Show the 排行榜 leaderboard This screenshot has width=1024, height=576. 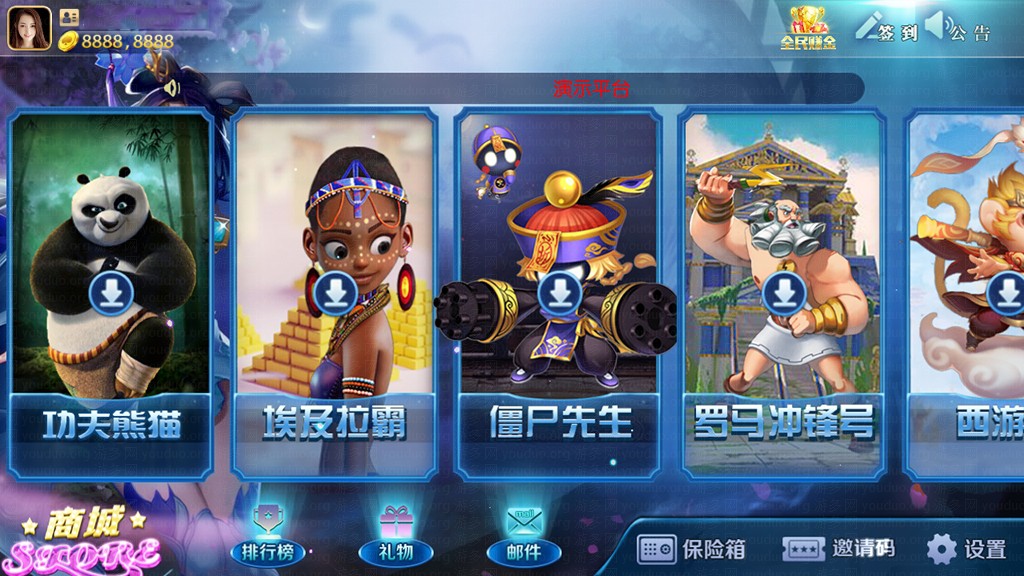coord(267,536)
